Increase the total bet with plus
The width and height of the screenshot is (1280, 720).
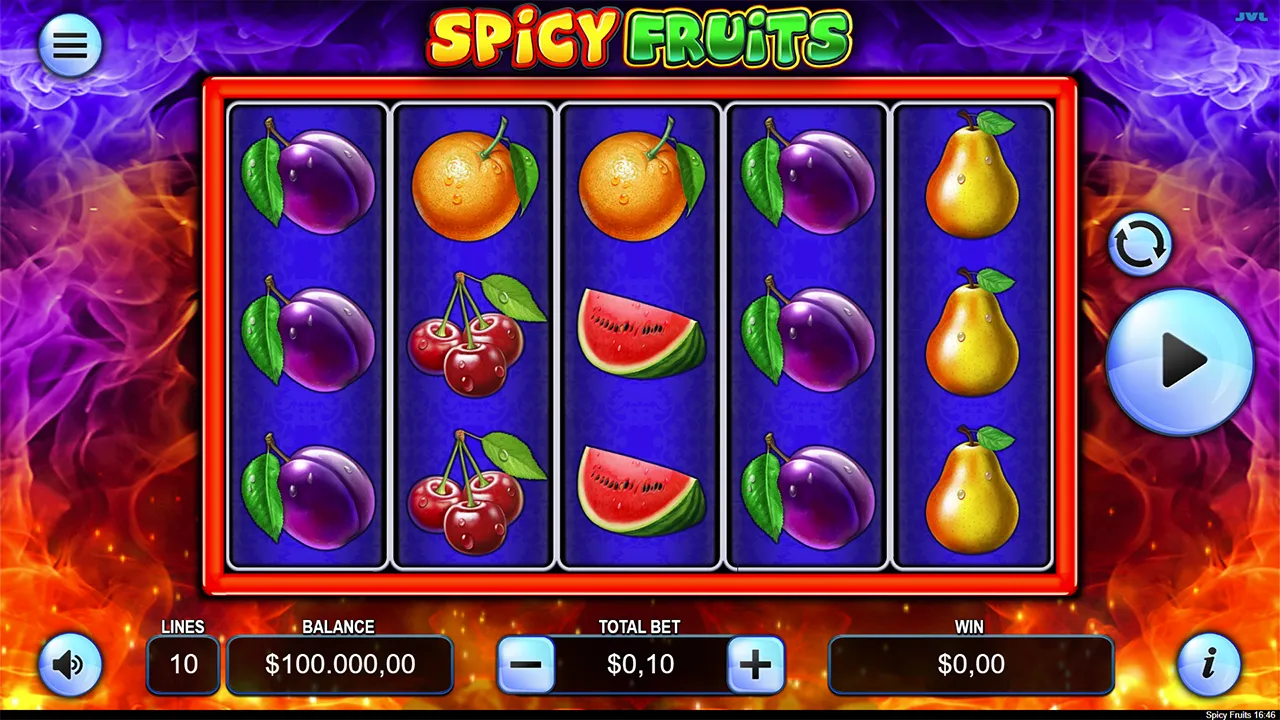click(x=755, y=664)
